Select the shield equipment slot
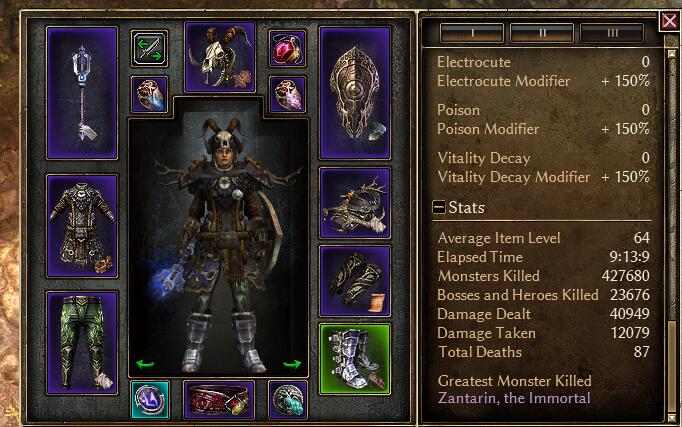 pyautogui.click(x=354, y=92)
